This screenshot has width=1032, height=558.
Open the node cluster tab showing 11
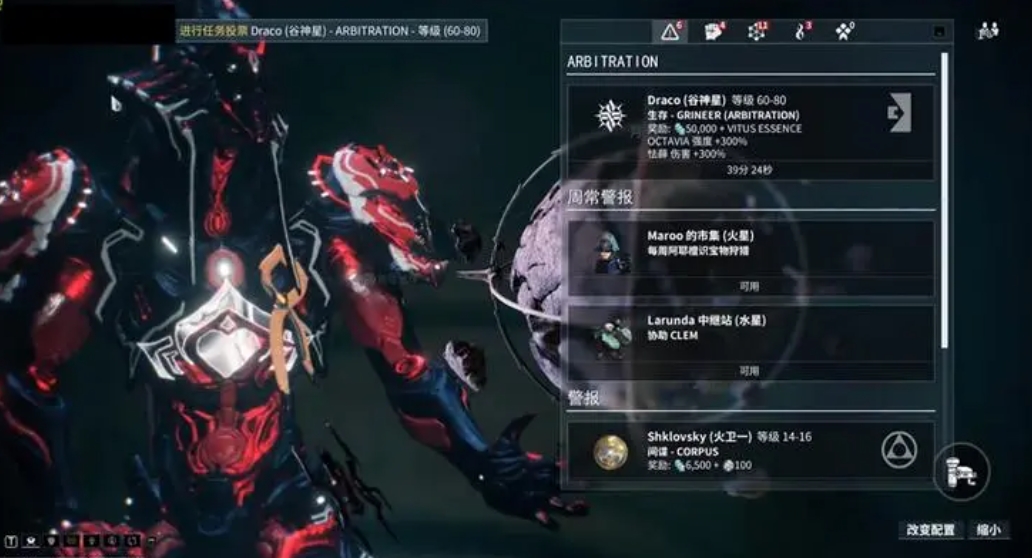pyautogui.click(x=757, y=32)
